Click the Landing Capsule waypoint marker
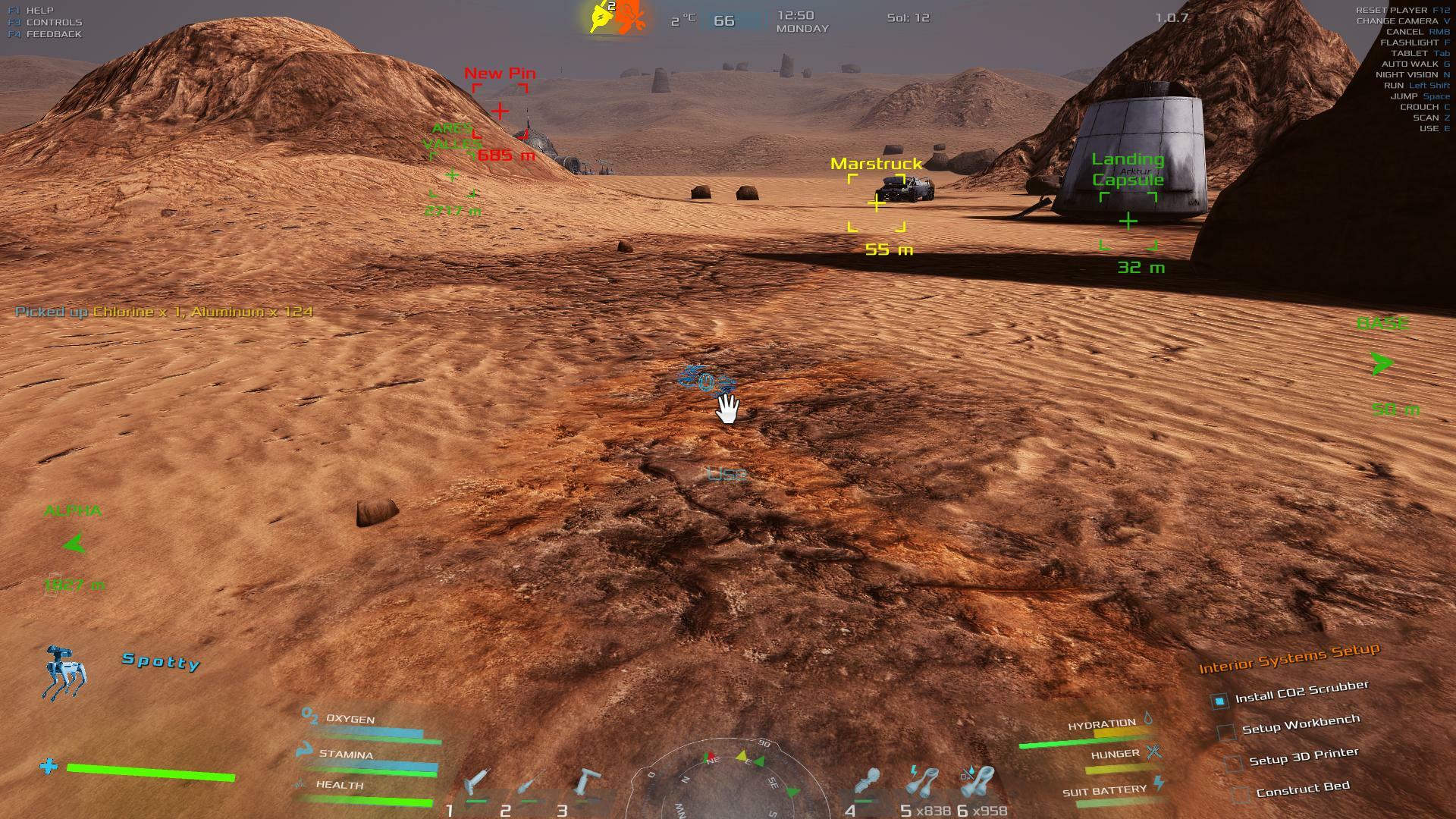 pyautogui.click(x=1128, y=221)
